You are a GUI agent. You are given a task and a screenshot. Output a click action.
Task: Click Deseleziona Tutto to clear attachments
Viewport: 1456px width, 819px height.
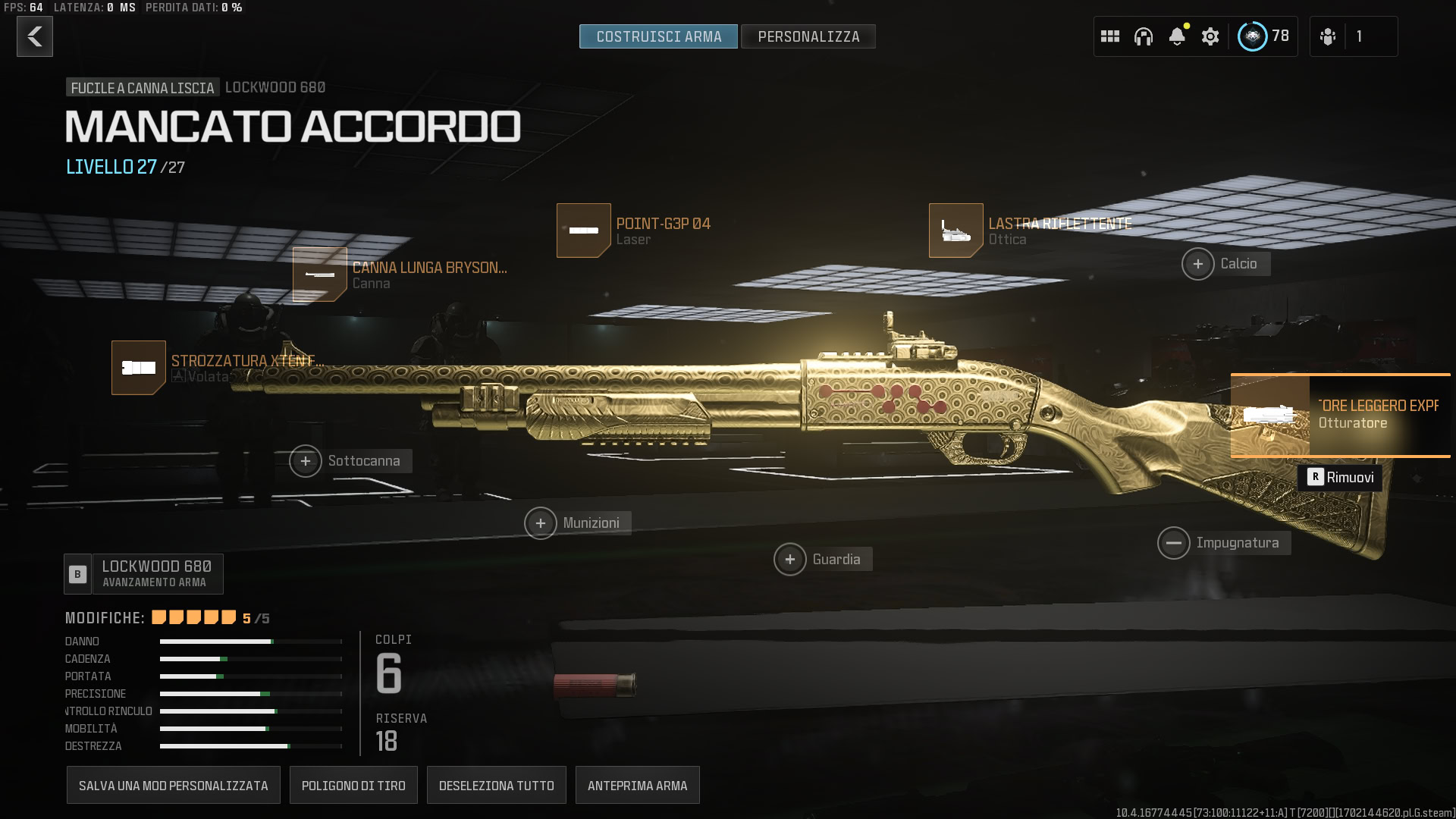click(x=497, y=786)
